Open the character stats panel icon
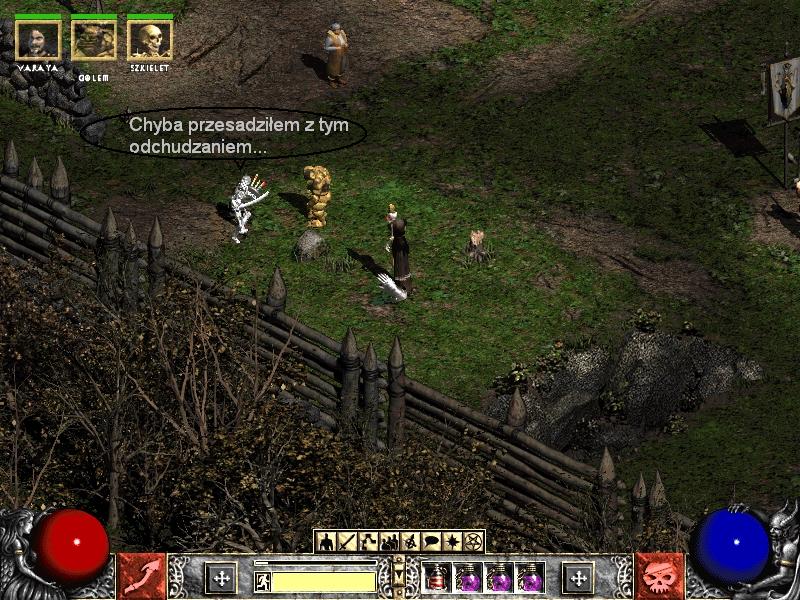The image size is (800, 600). click(x=326, y=542)
